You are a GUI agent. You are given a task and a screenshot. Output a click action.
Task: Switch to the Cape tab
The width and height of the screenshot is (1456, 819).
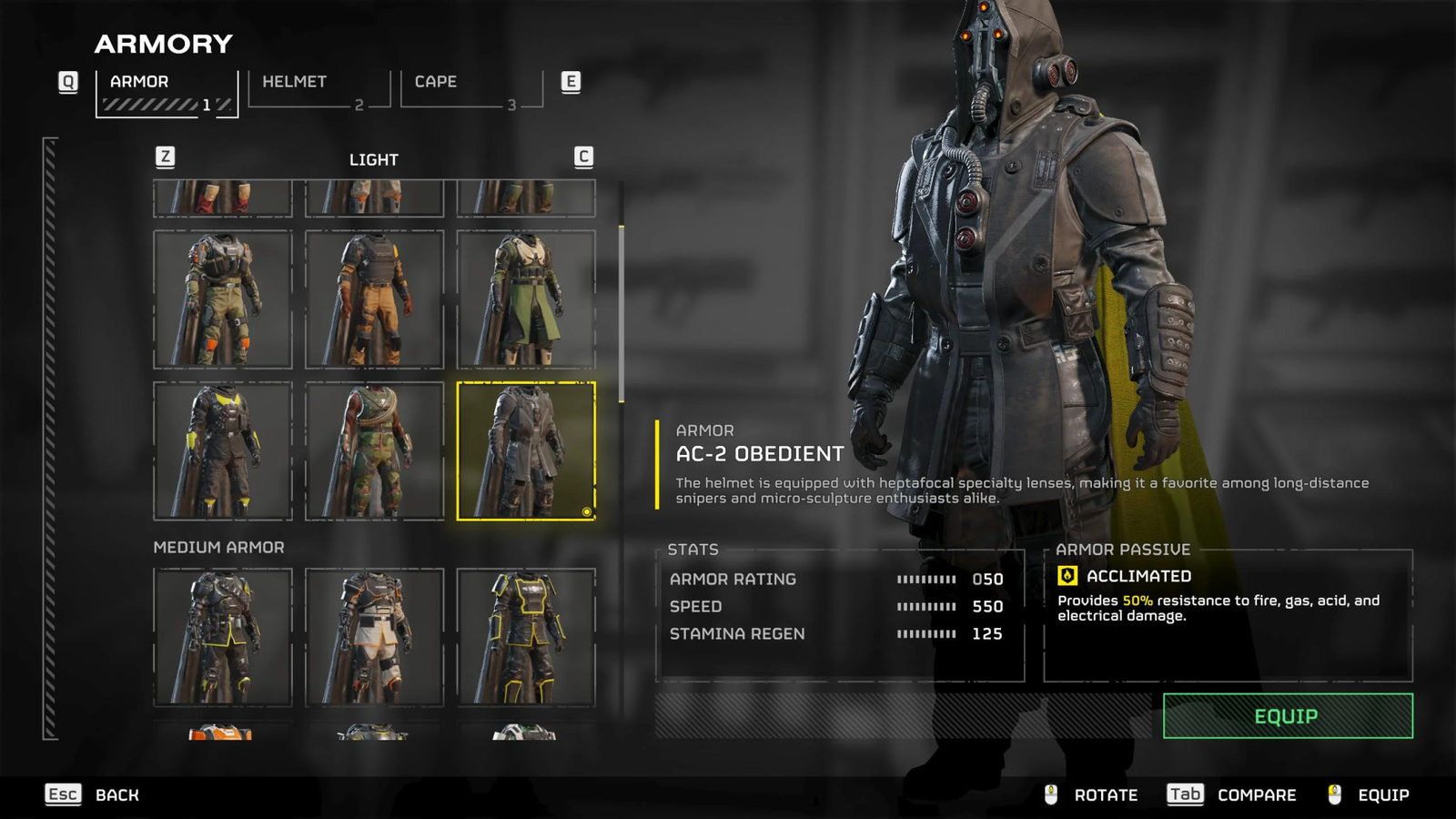point(434,81)
